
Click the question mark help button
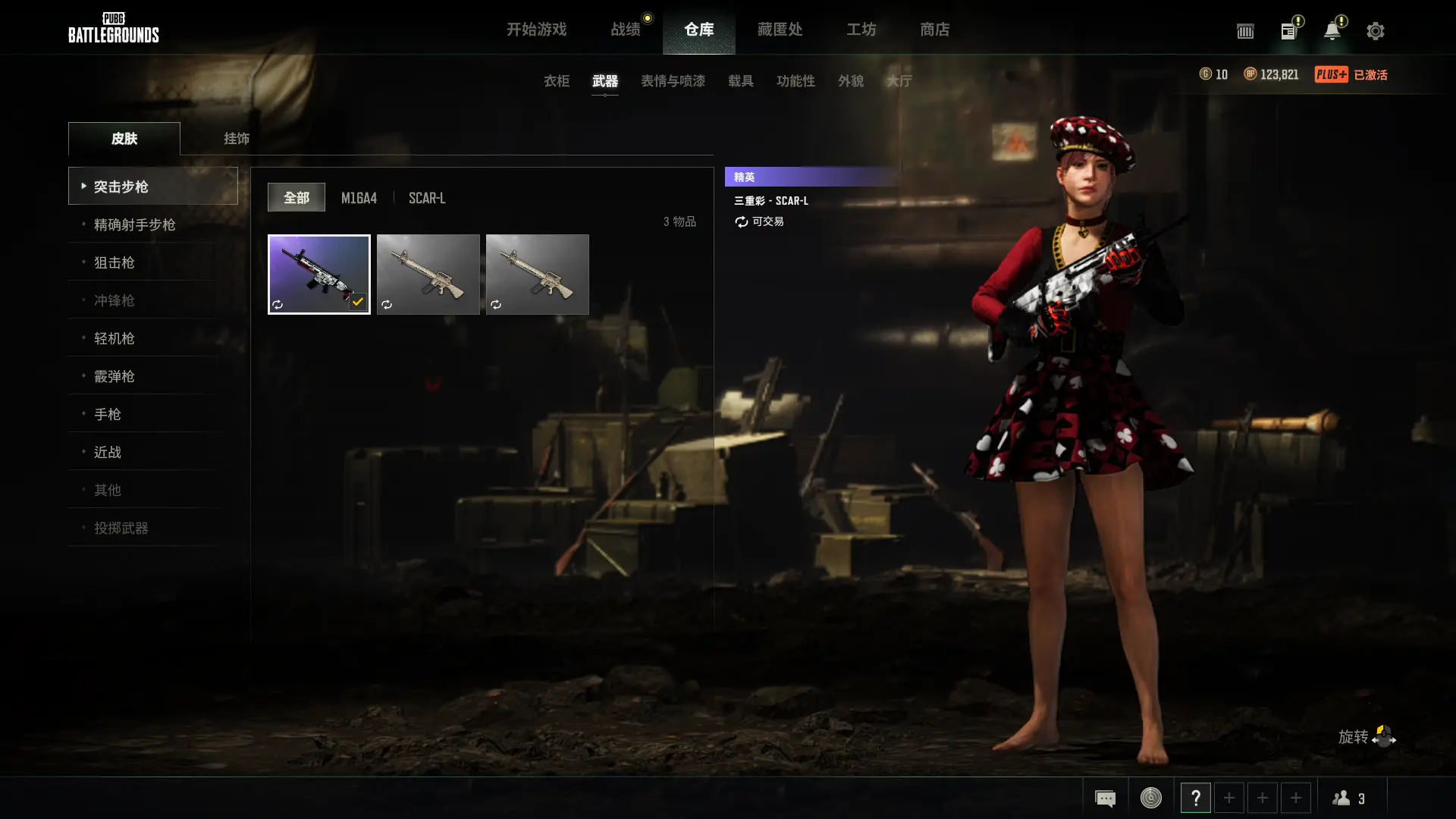(x=1195, y=798)
